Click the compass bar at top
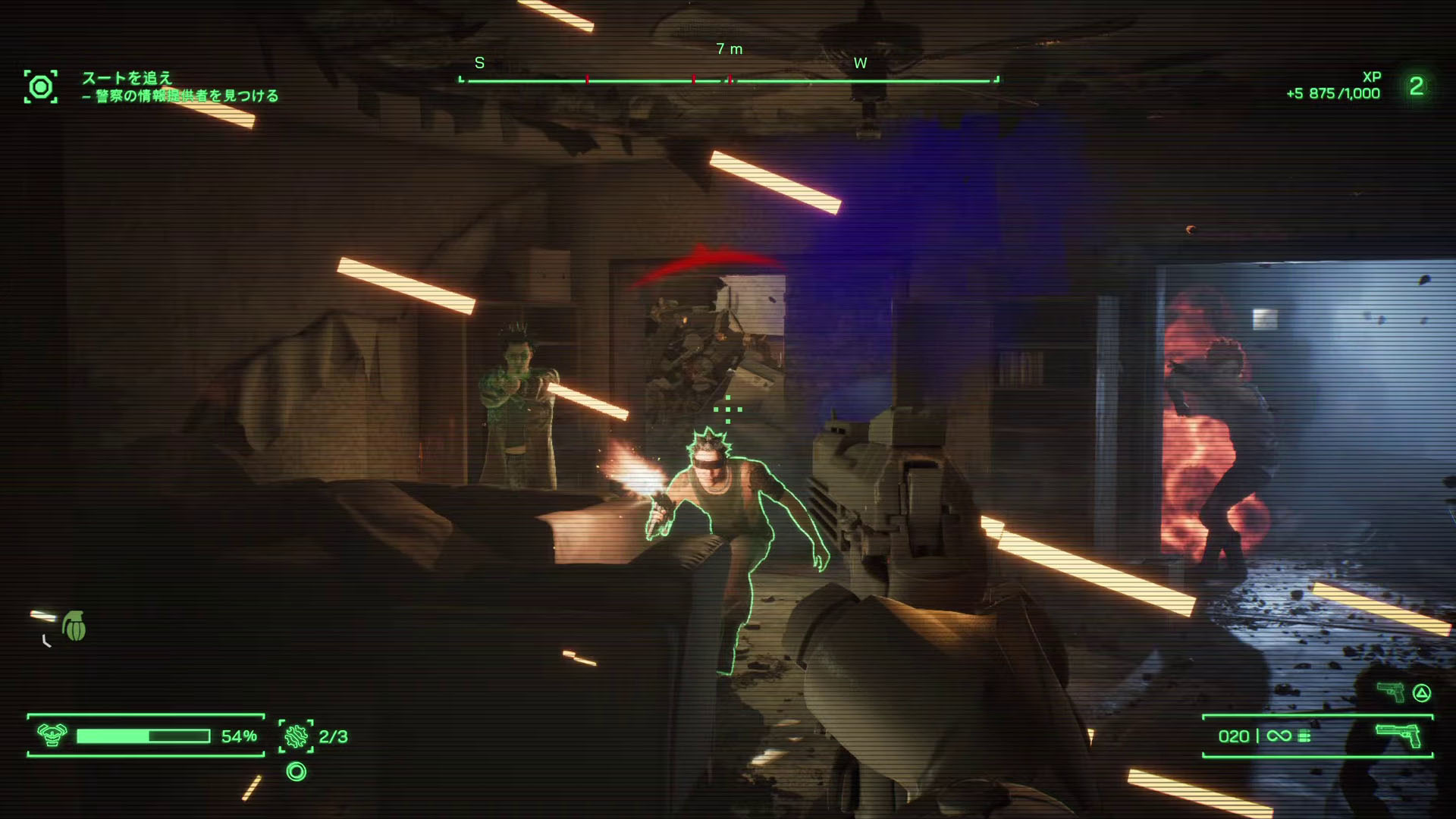 pos(728,80)
